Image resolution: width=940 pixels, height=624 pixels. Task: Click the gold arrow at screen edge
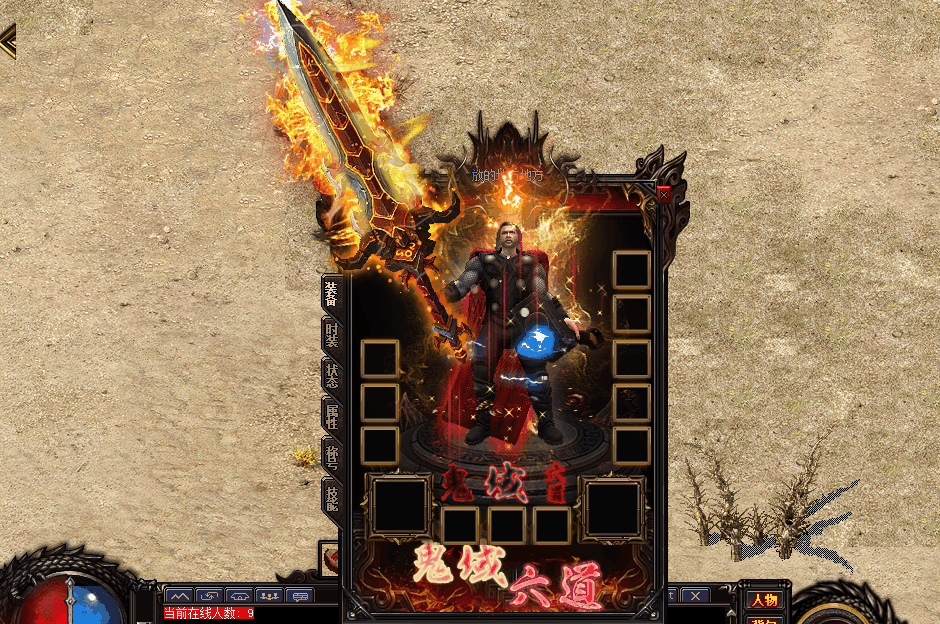coord(8,41)
